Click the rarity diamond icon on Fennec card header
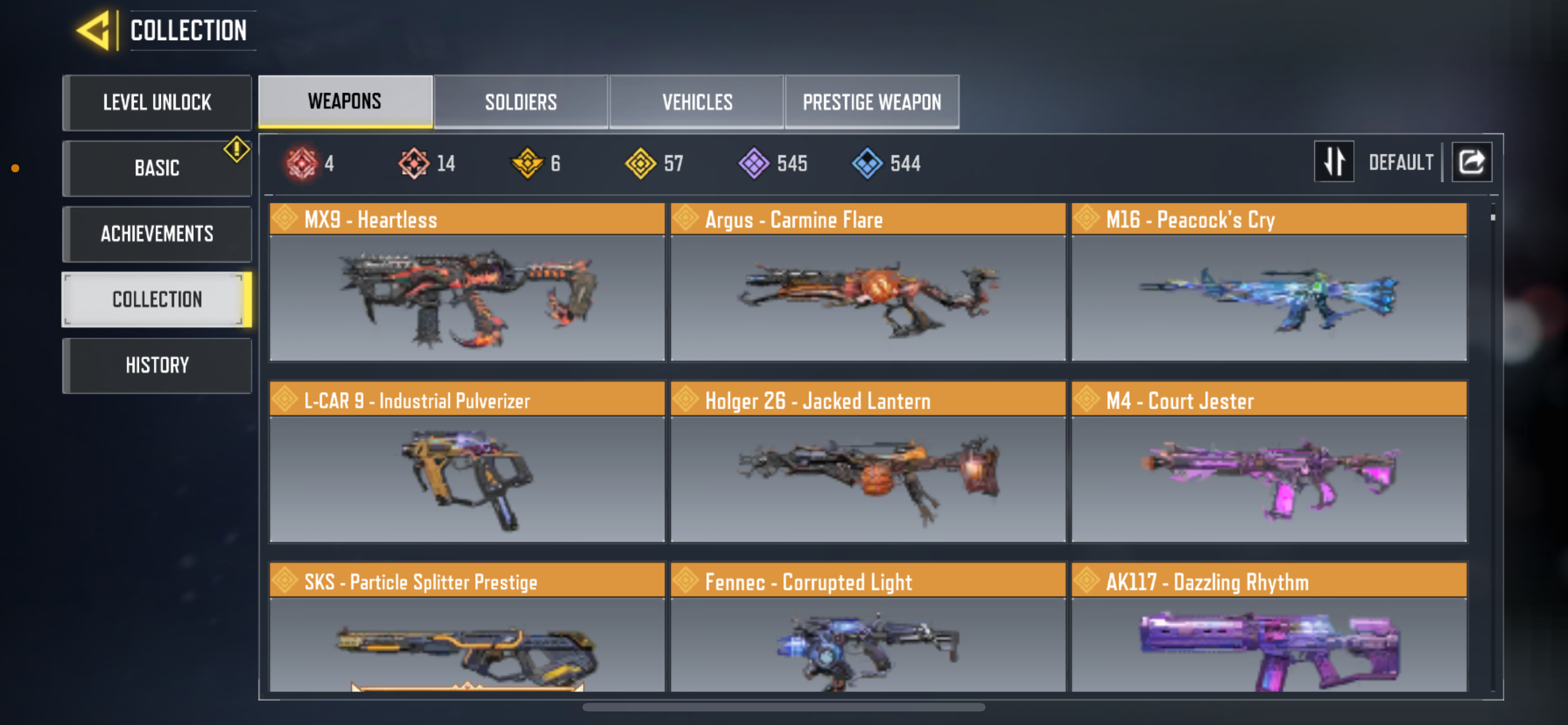The width and height of the screenshot is (1568, 725). [x=686, y=582]
